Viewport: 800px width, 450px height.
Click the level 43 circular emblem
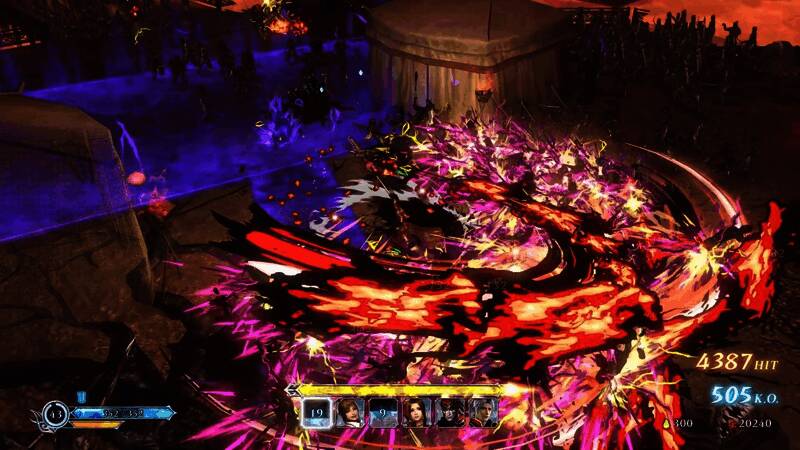pos(57,412)
